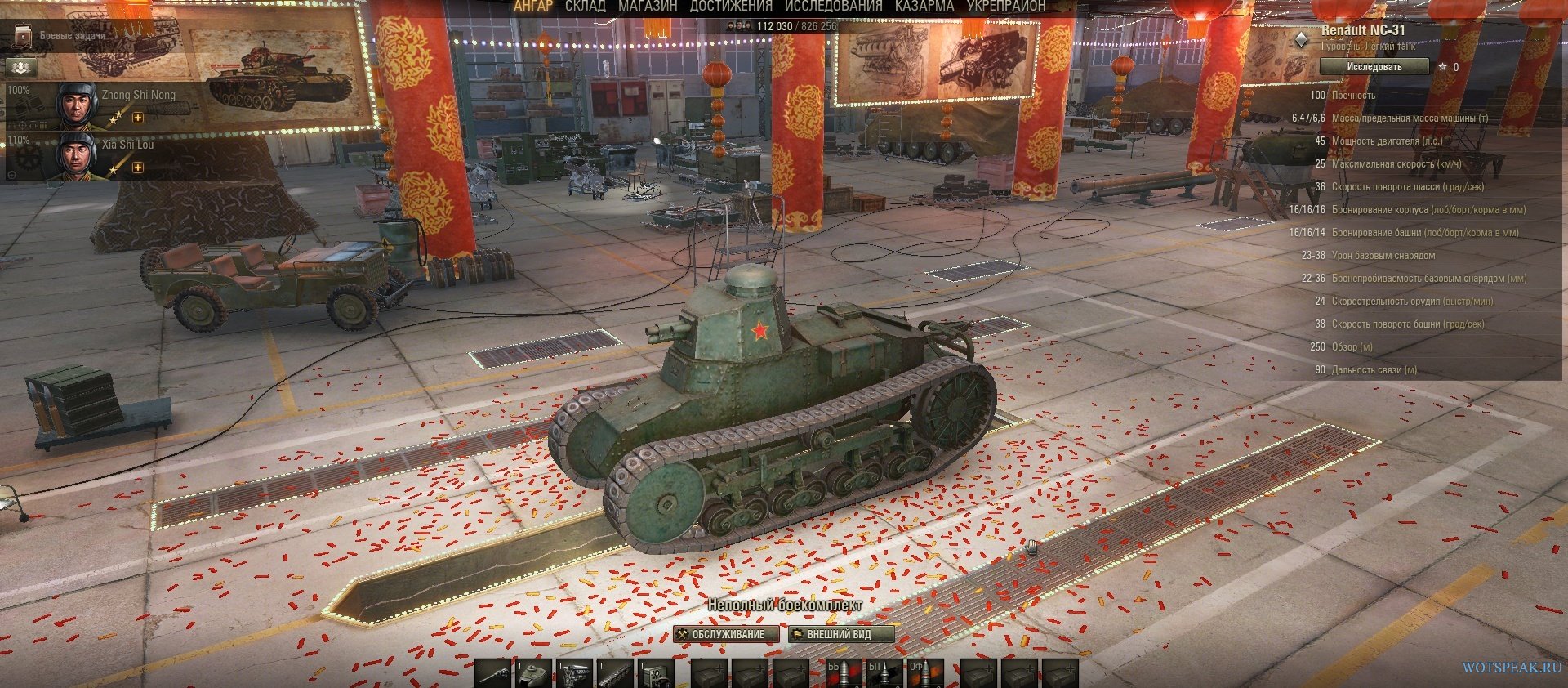
Task: Open the УКРЕПРАЙОН tab
Action: pyautogui.click(x=1005, y=7)
